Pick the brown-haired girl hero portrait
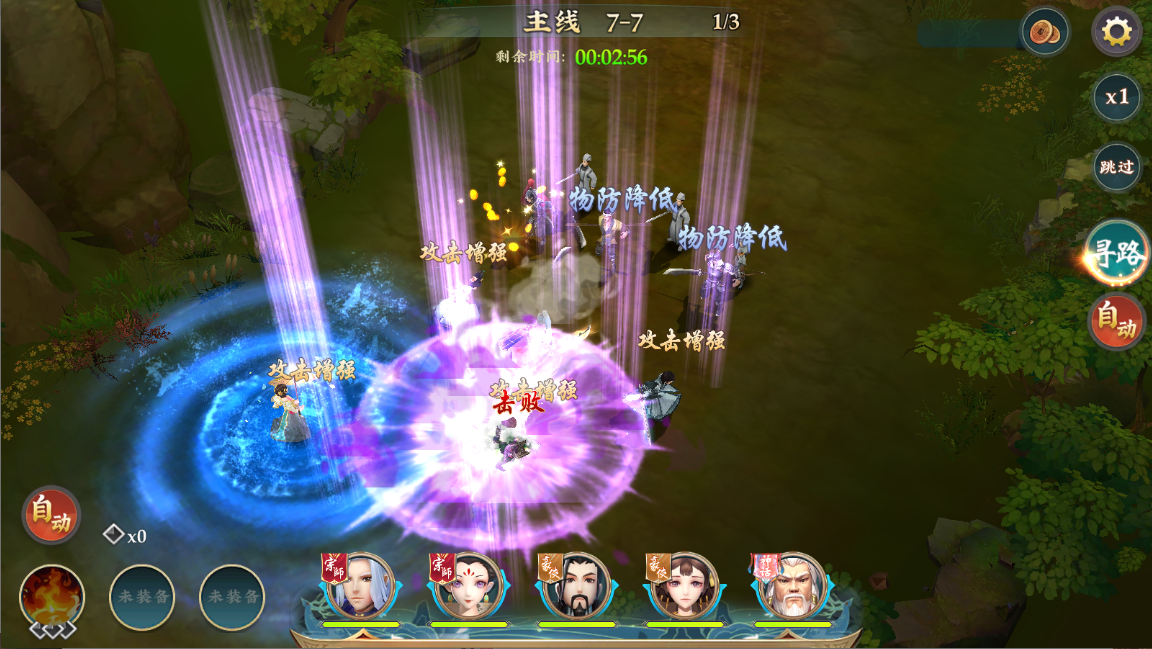This screenshot has height=649, width=1152. pos(684,586)
